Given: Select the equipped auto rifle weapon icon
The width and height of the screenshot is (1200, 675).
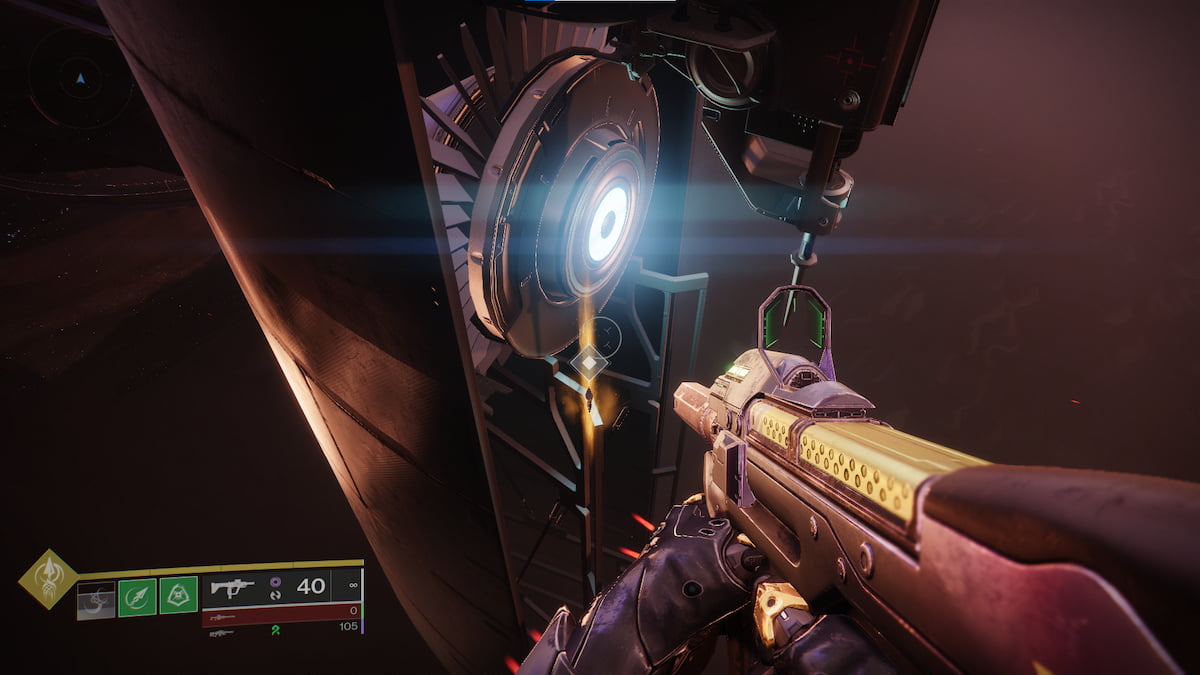Looking at the screenshot, I should pyautogui.click(x=232, y=587).
